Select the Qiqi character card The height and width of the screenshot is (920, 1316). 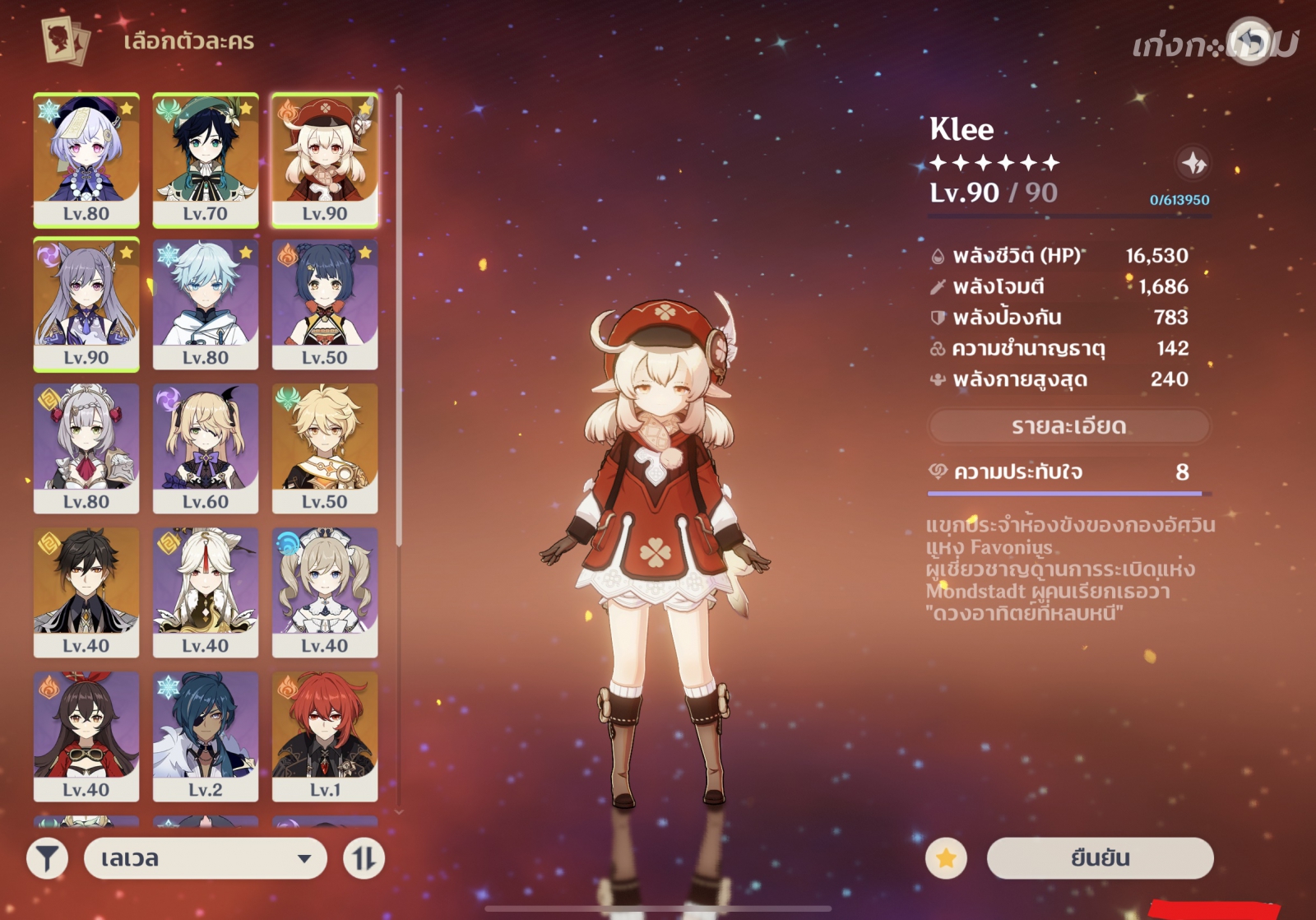(x=86, y=160)
